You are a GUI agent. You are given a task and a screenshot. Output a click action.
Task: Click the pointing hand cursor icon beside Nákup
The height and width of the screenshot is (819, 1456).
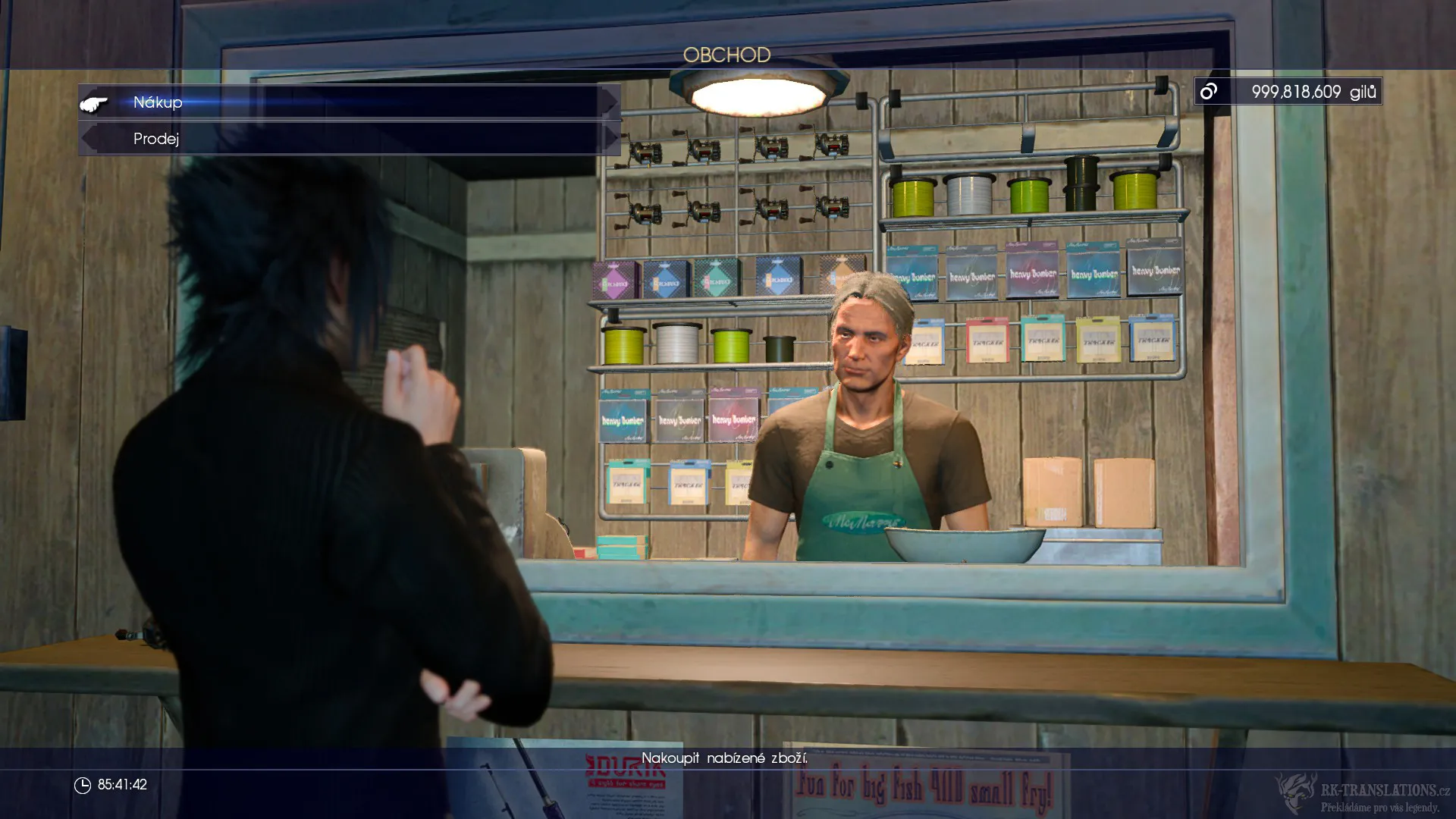click(x=93, y=104)
